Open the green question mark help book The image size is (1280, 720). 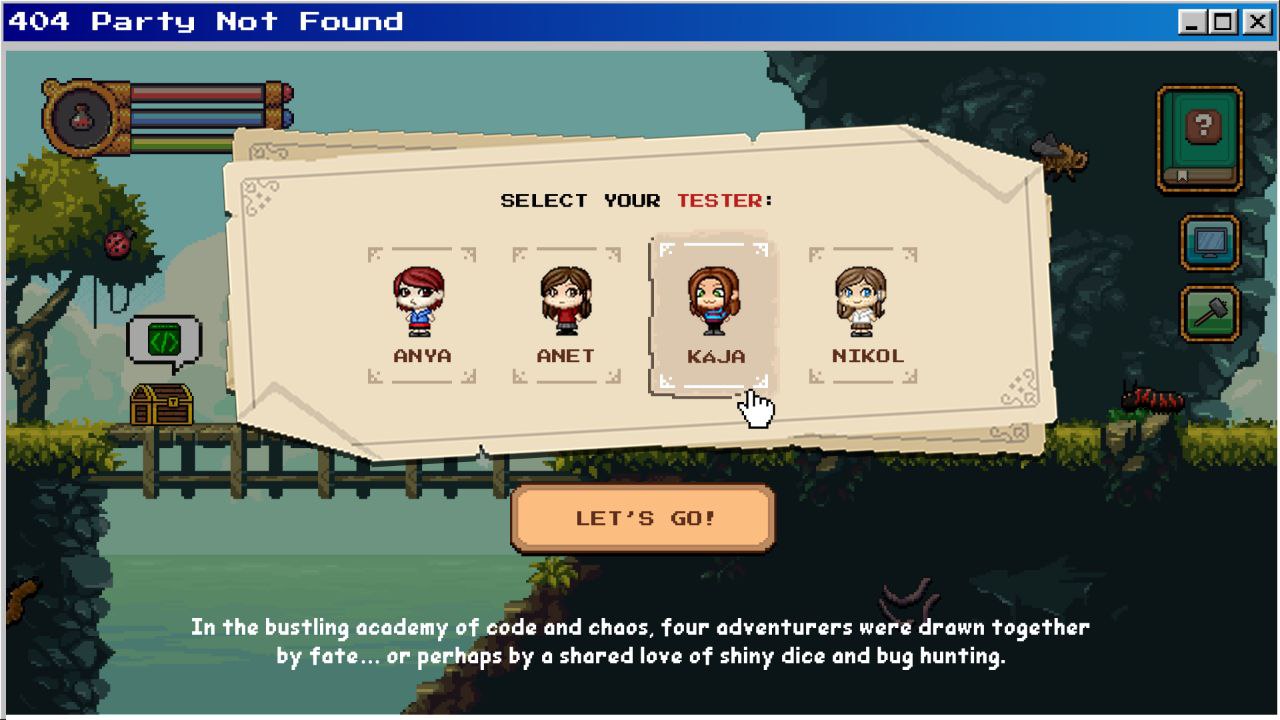point(1200,138)
